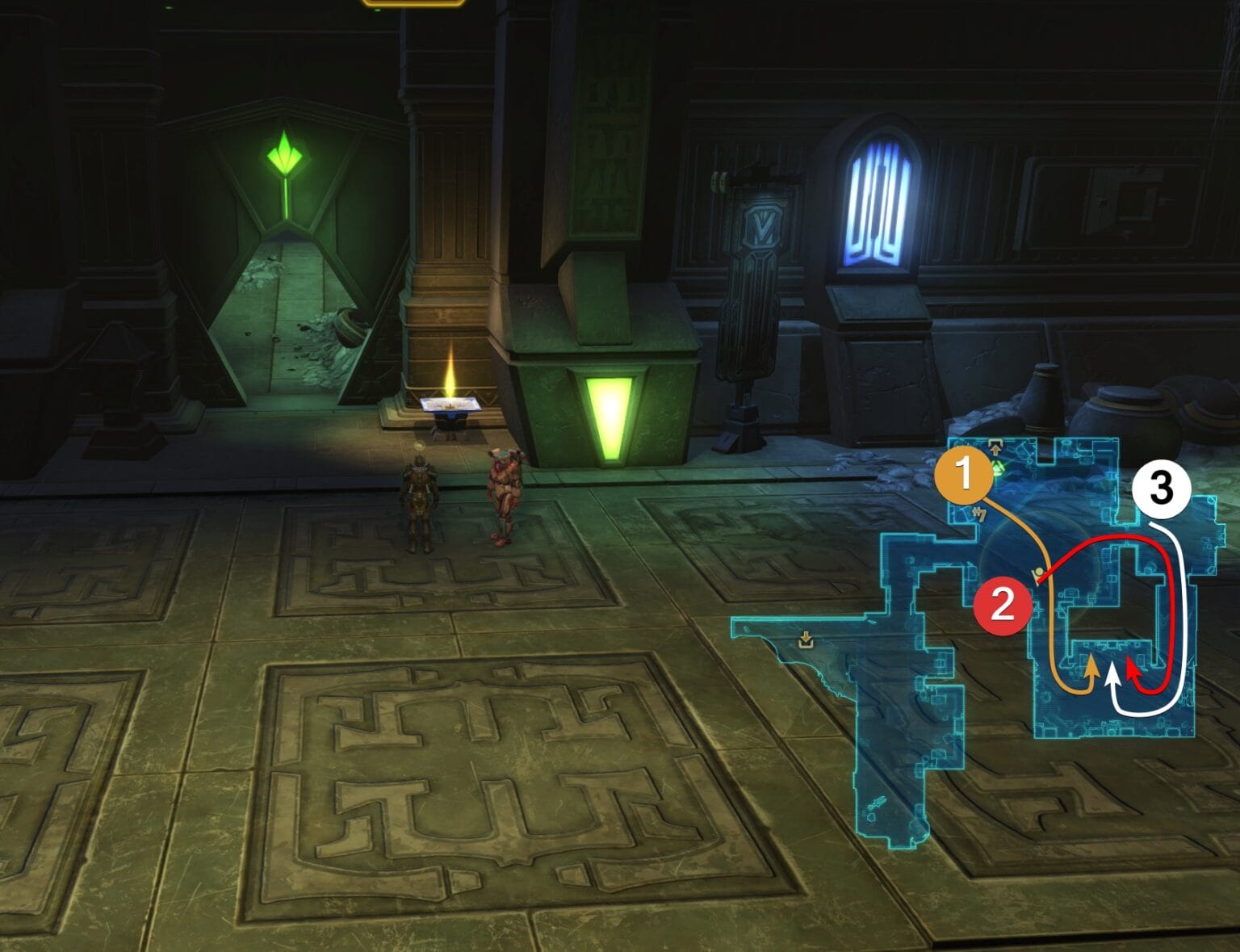
Task: Click the small tool icon below marker 1
Action: tap(979, 514)
